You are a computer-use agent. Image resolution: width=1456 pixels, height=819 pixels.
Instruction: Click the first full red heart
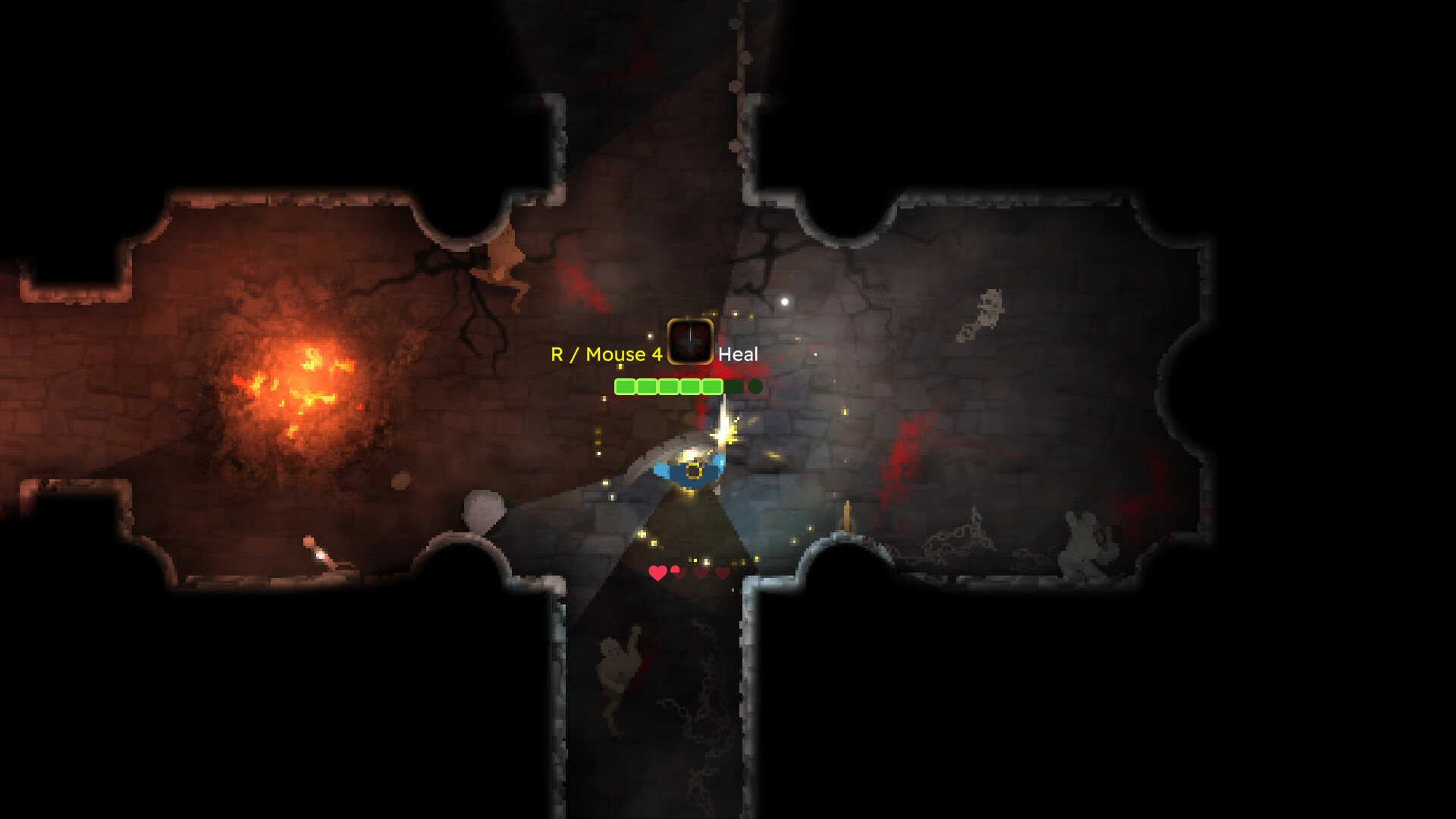[657, 573]
